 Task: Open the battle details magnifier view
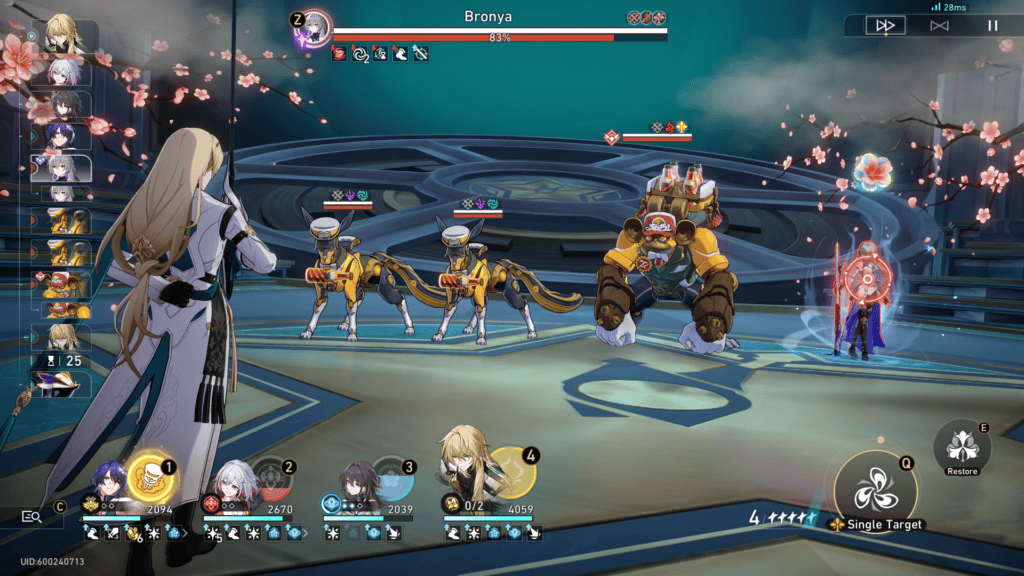click(x=32, y=516)
